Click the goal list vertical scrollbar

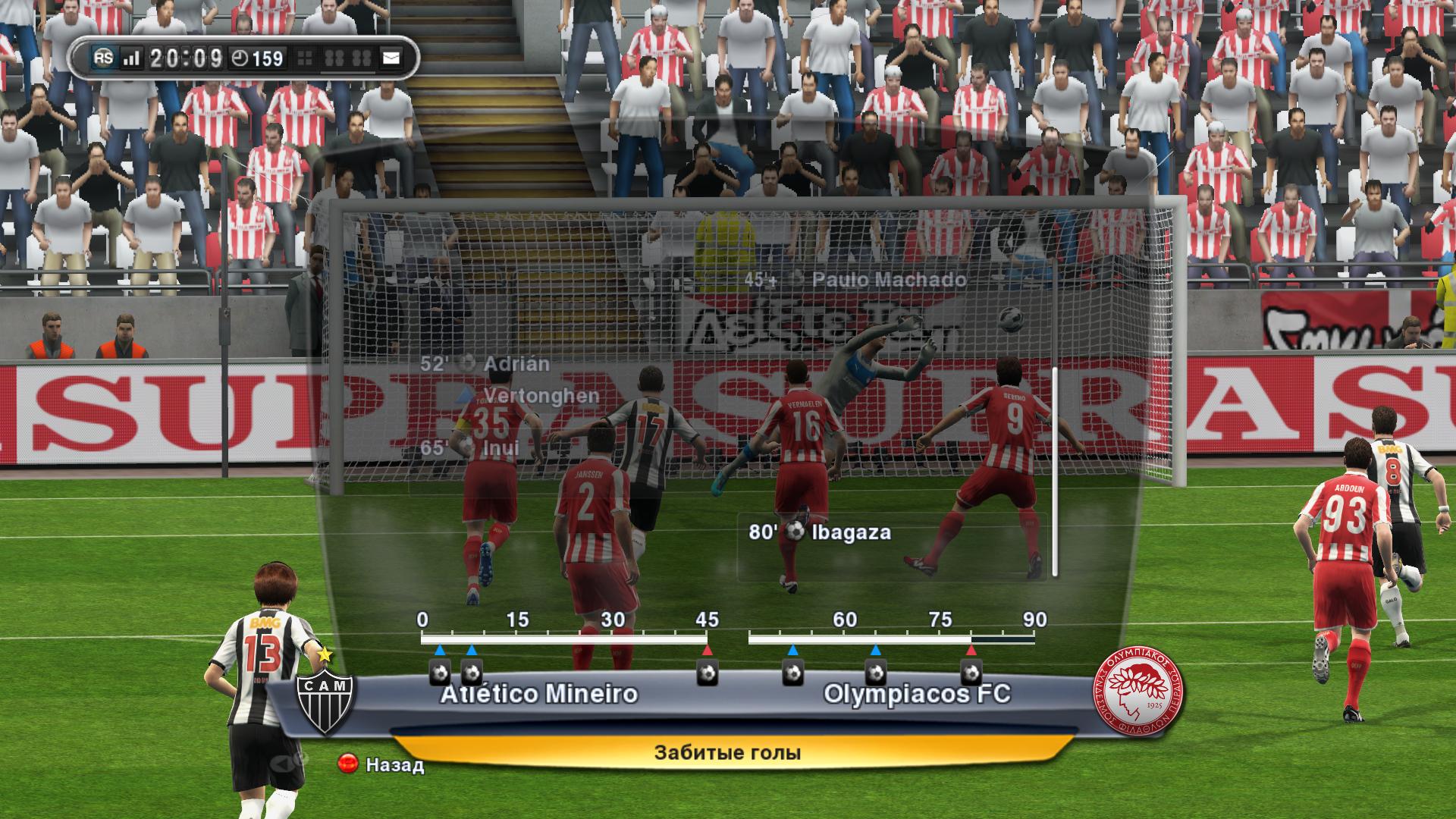tap(1054, 470)
